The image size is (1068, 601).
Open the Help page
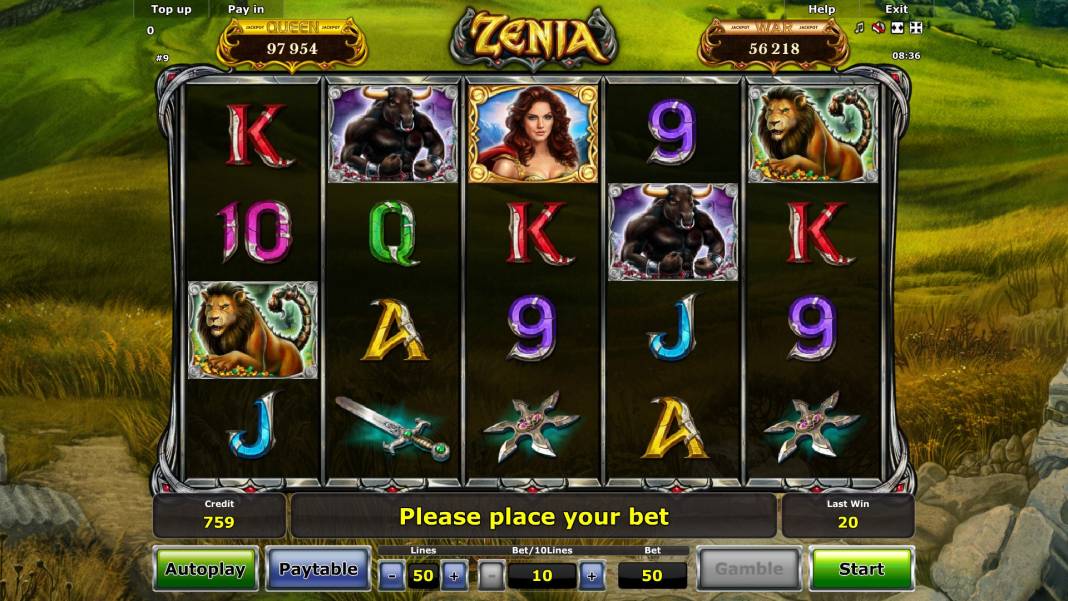tap(822, 9)
